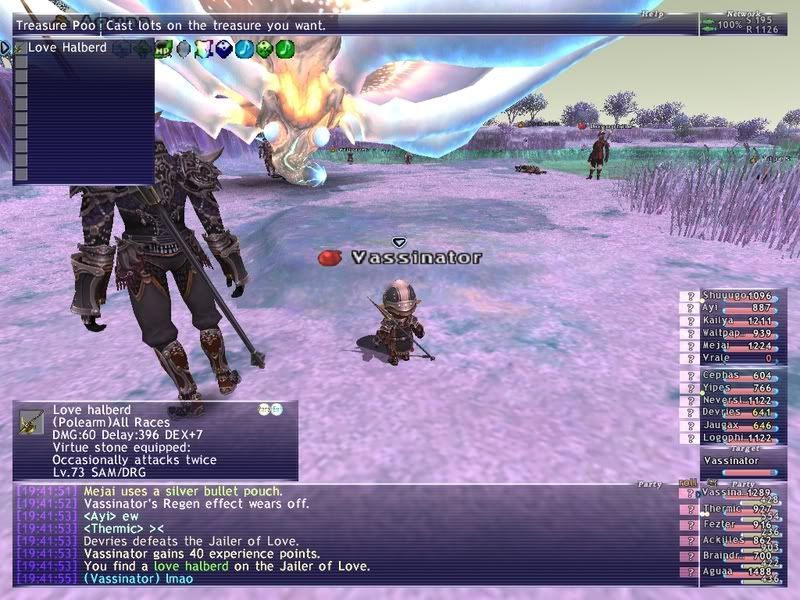Click the Love halberd polearm icon
The height and width of the screenshot is (600, 800).
31,421
